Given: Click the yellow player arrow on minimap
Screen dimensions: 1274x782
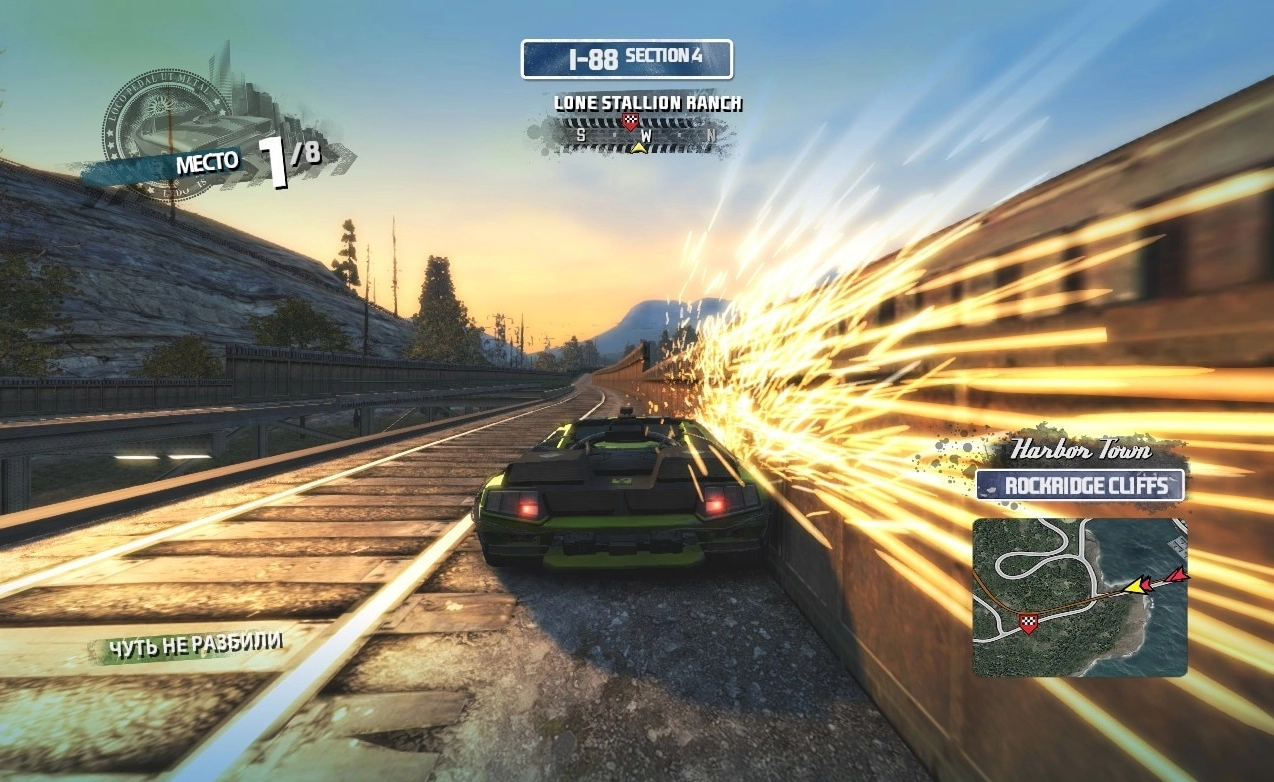Looking at the screenshot, I should 1136,584.
